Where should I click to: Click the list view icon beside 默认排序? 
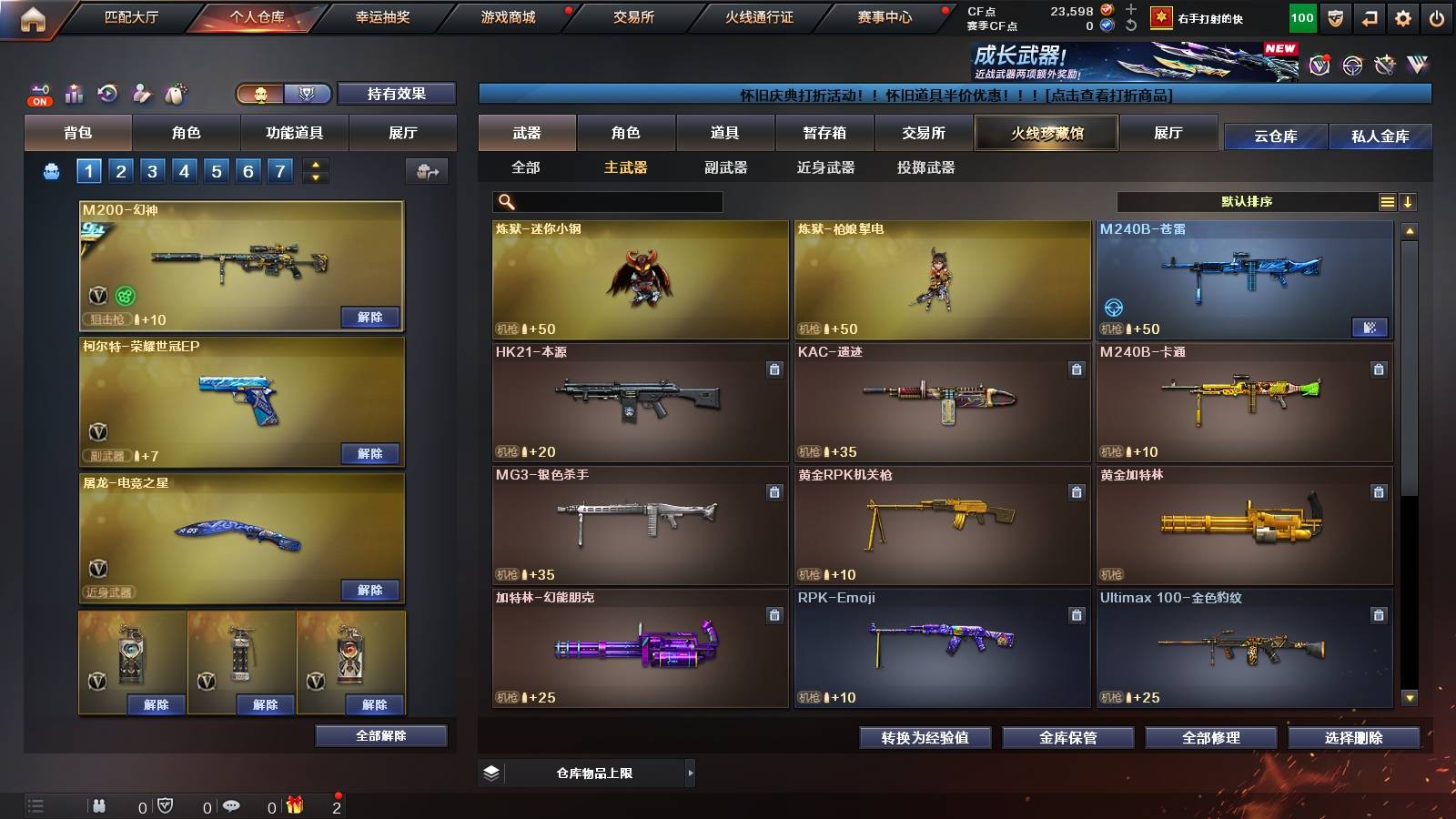[x=1387, y=202]
